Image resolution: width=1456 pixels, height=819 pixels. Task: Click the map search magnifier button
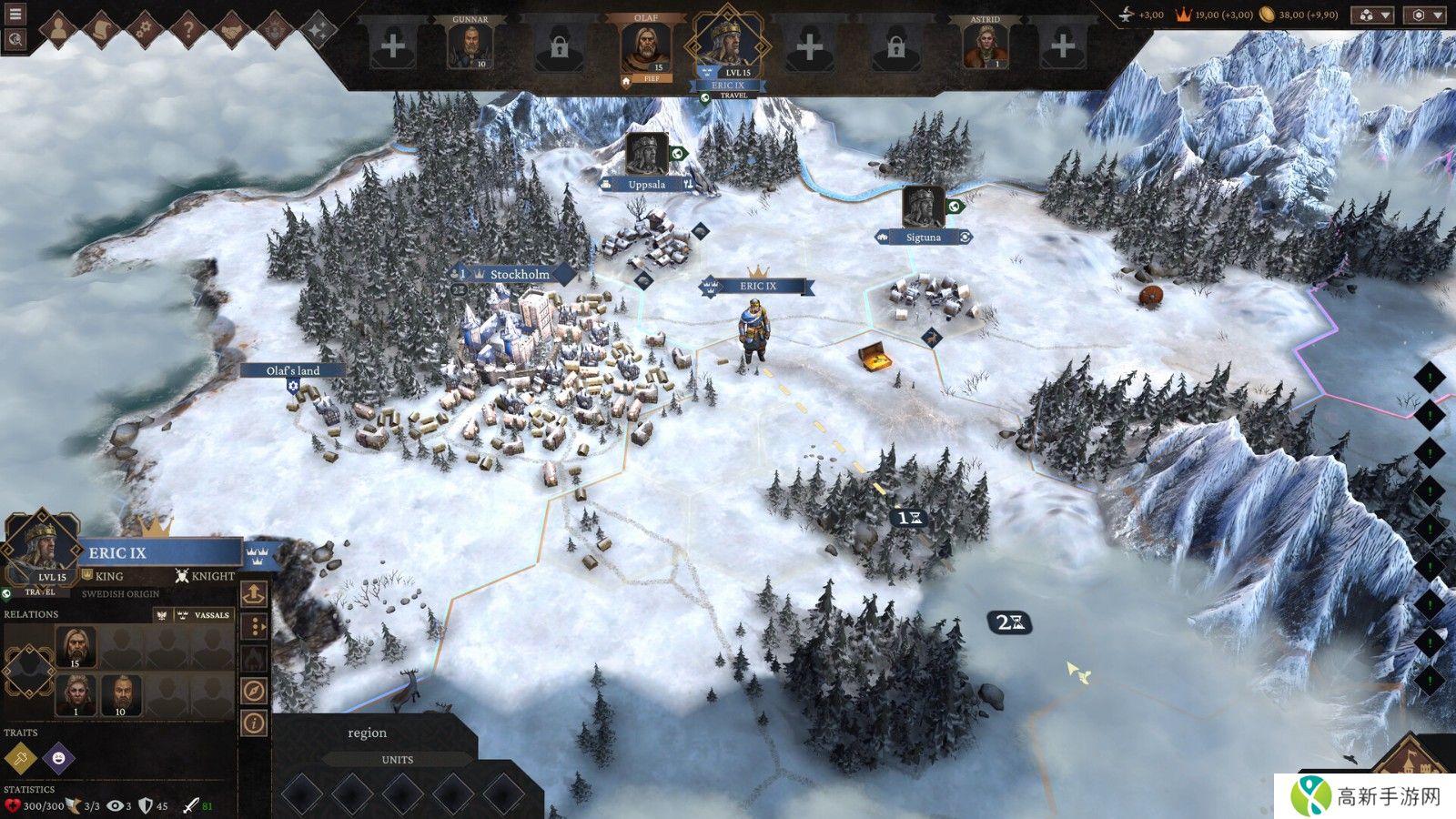(15, 39)
